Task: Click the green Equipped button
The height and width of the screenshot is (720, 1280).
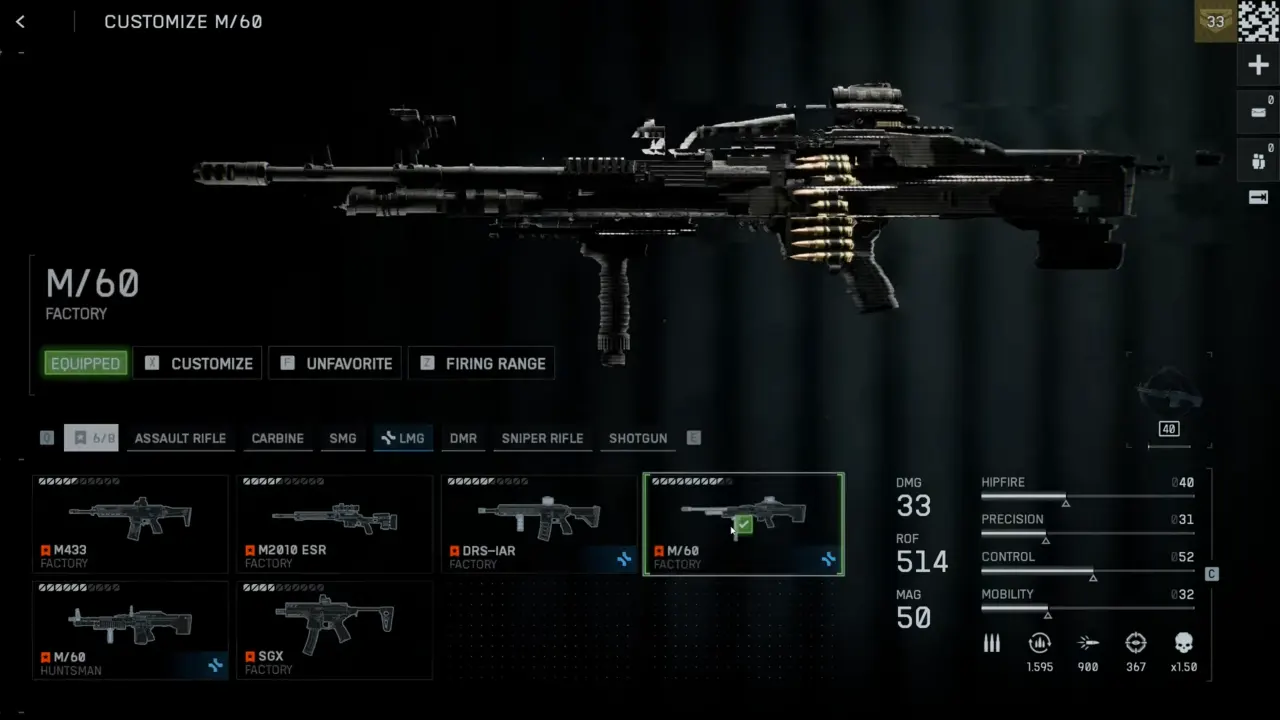Action: (85, 363)
